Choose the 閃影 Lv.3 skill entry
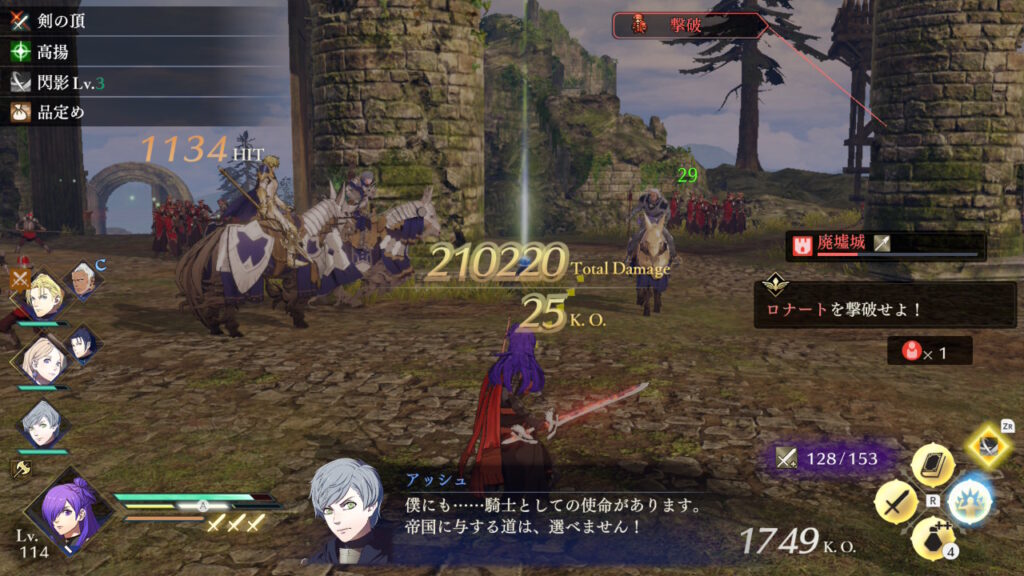 coord(60,82)
